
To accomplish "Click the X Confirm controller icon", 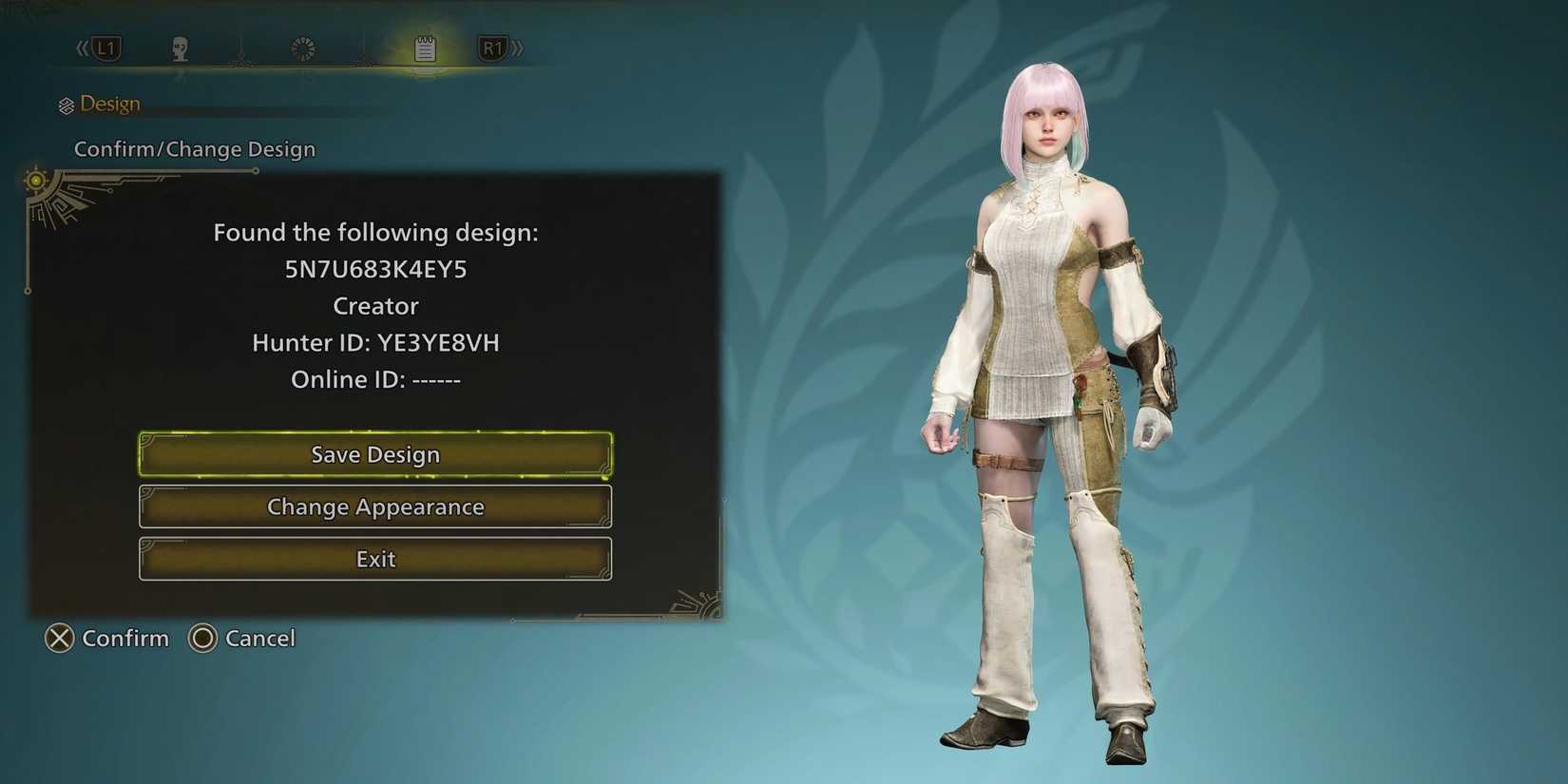I will point(59,639).
